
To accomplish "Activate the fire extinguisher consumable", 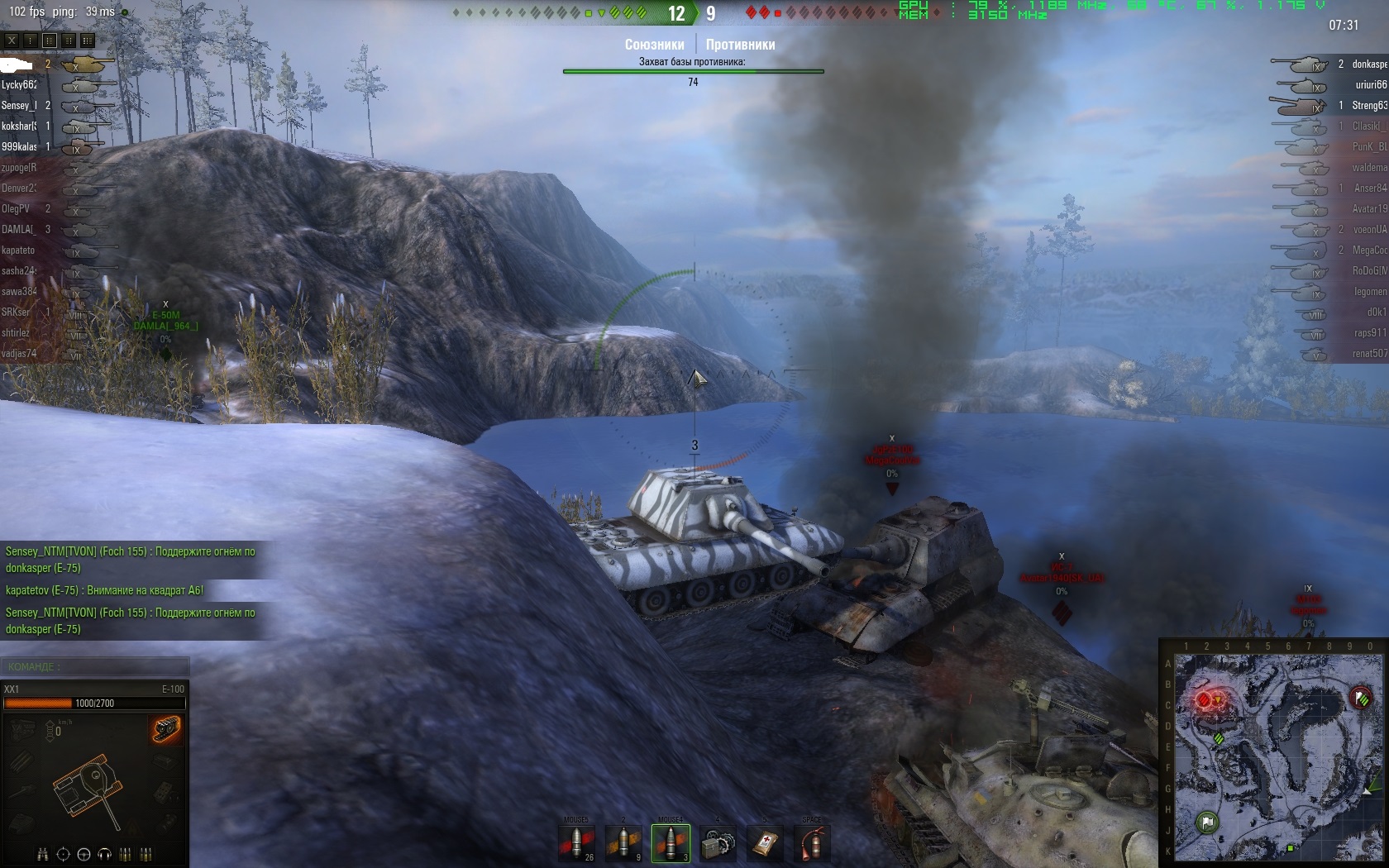I will coord(812,842).
